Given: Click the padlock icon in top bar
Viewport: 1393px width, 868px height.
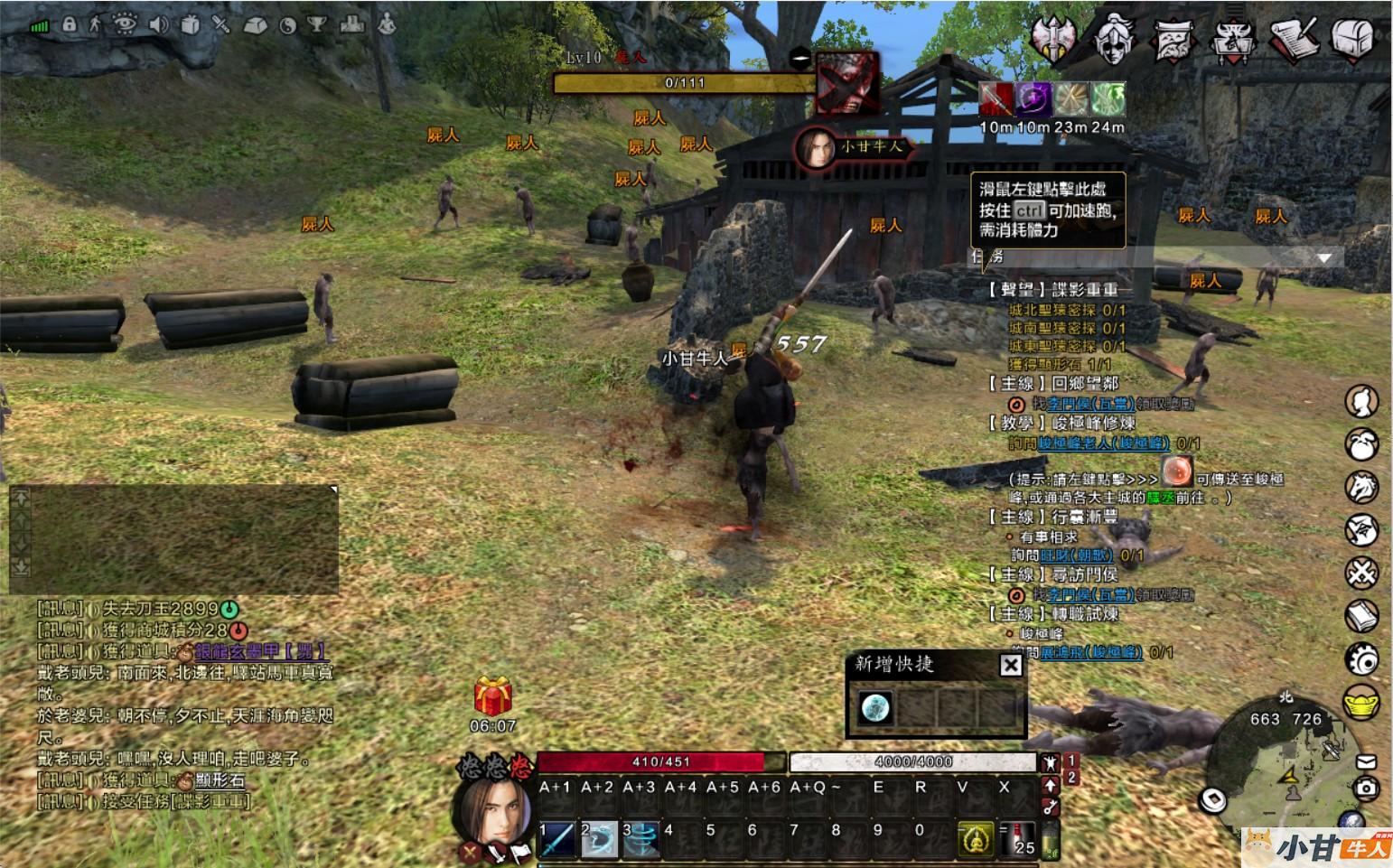Looking at the screenshot, I should pyautogui.click(x=70, y=24).
